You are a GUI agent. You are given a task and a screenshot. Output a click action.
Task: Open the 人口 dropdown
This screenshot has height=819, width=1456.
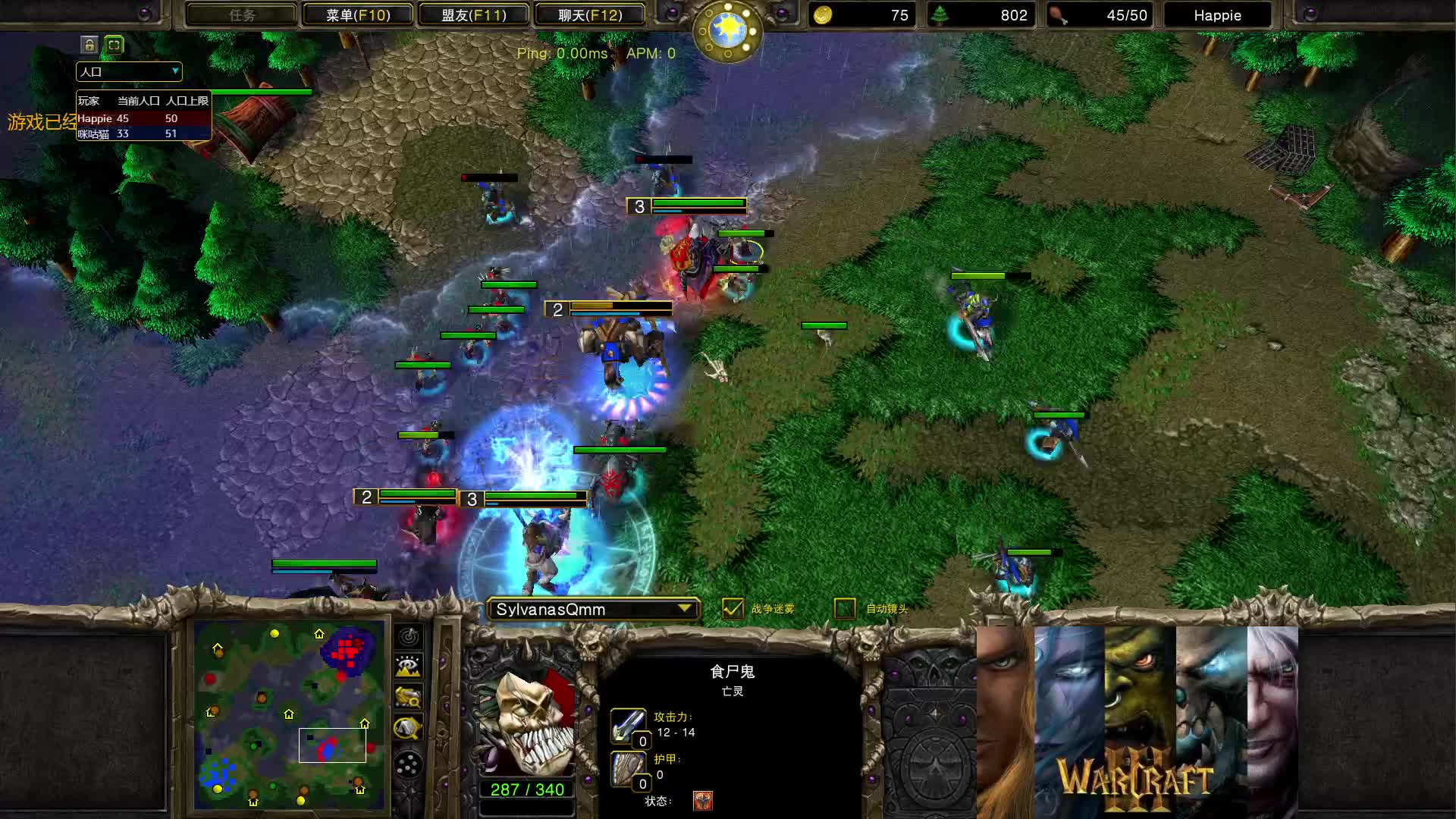pyautogui.click(x=128, y=71)
